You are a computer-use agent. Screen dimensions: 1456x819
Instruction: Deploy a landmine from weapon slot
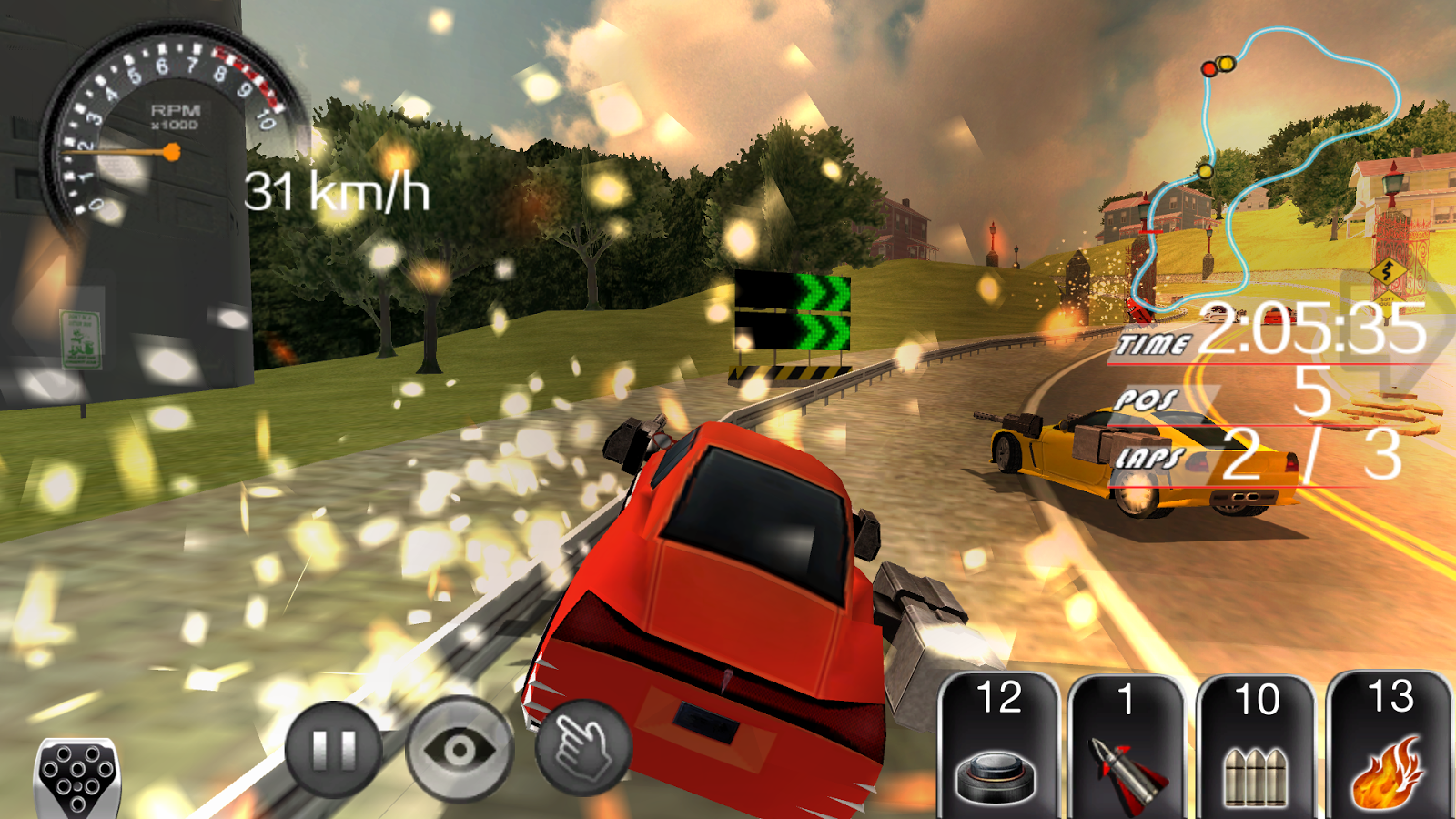(998, 746)
